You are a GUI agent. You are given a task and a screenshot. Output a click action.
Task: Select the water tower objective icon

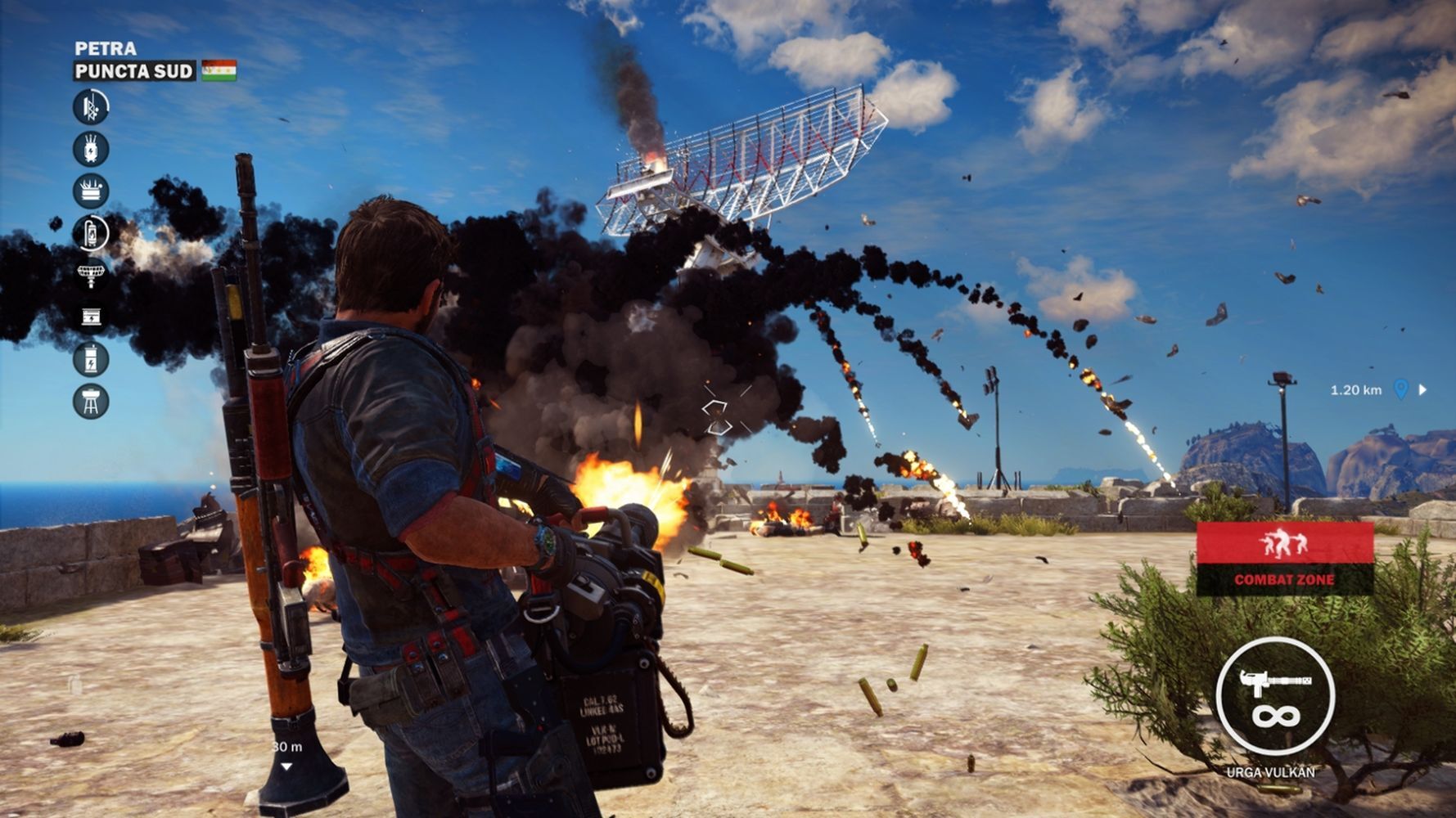click(91, 401)
